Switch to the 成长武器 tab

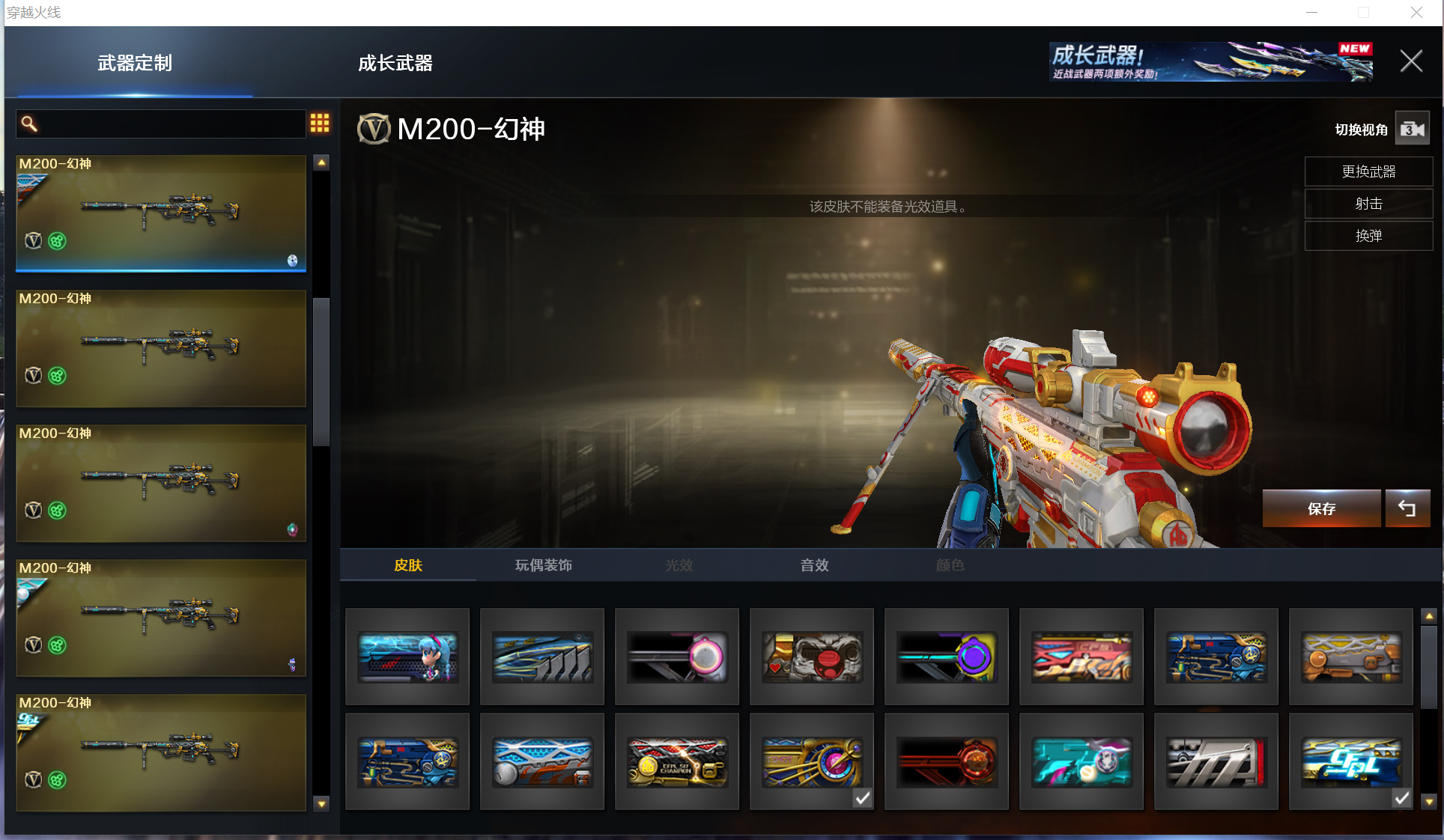pyautogui.click(x=395, y=64)
